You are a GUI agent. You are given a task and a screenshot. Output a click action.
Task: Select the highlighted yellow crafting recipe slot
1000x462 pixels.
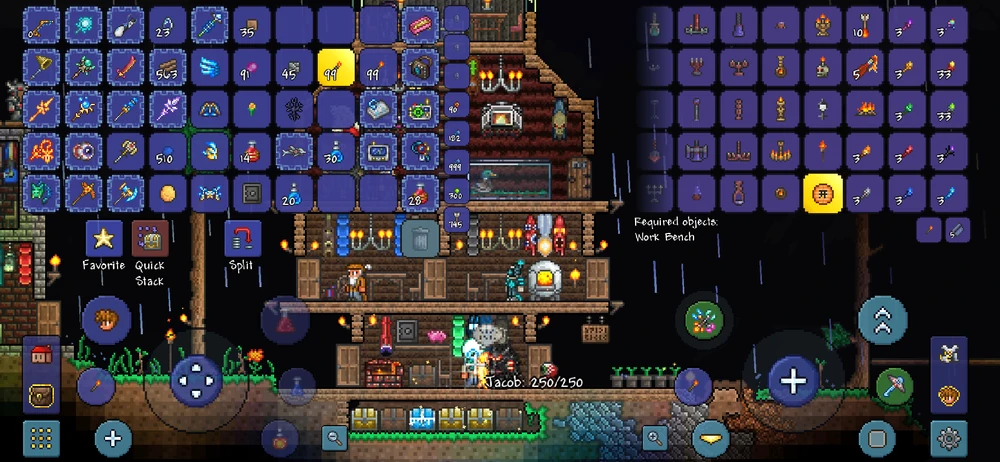click(823, 192)
